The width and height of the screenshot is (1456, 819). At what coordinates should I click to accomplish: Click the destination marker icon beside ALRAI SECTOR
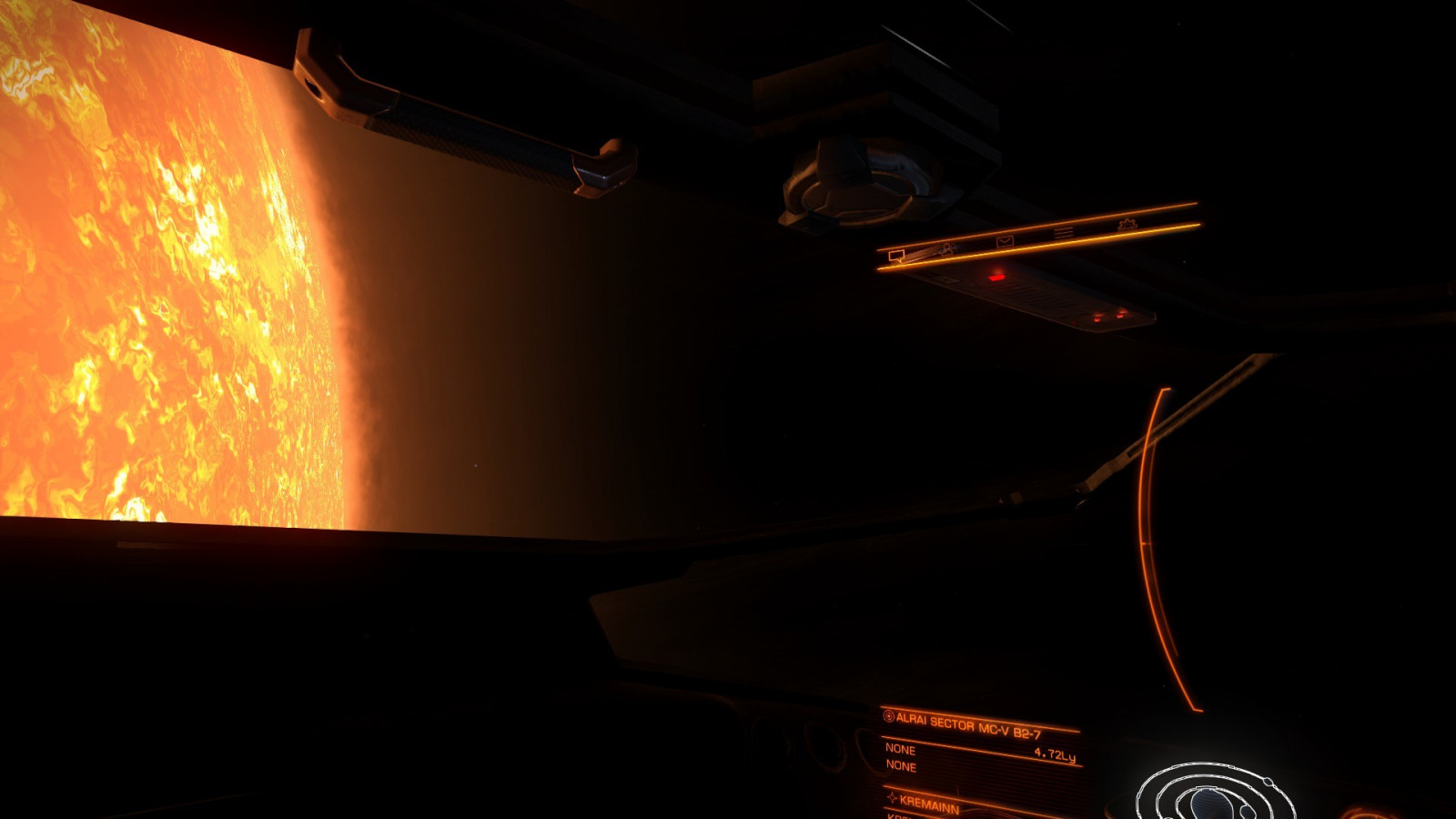[x=889, y=717]
